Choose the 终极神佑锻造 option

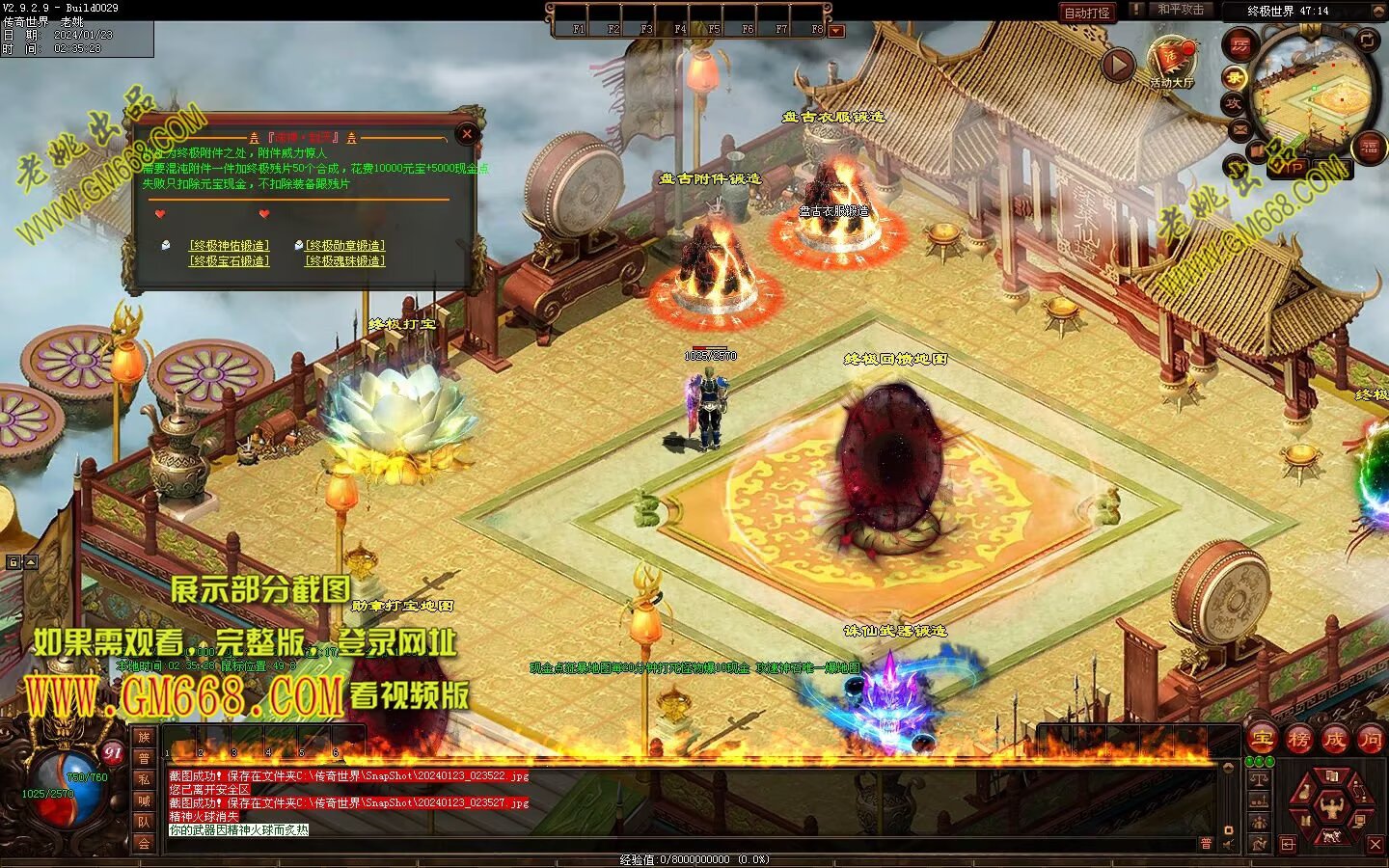click(x=230, y=246)
